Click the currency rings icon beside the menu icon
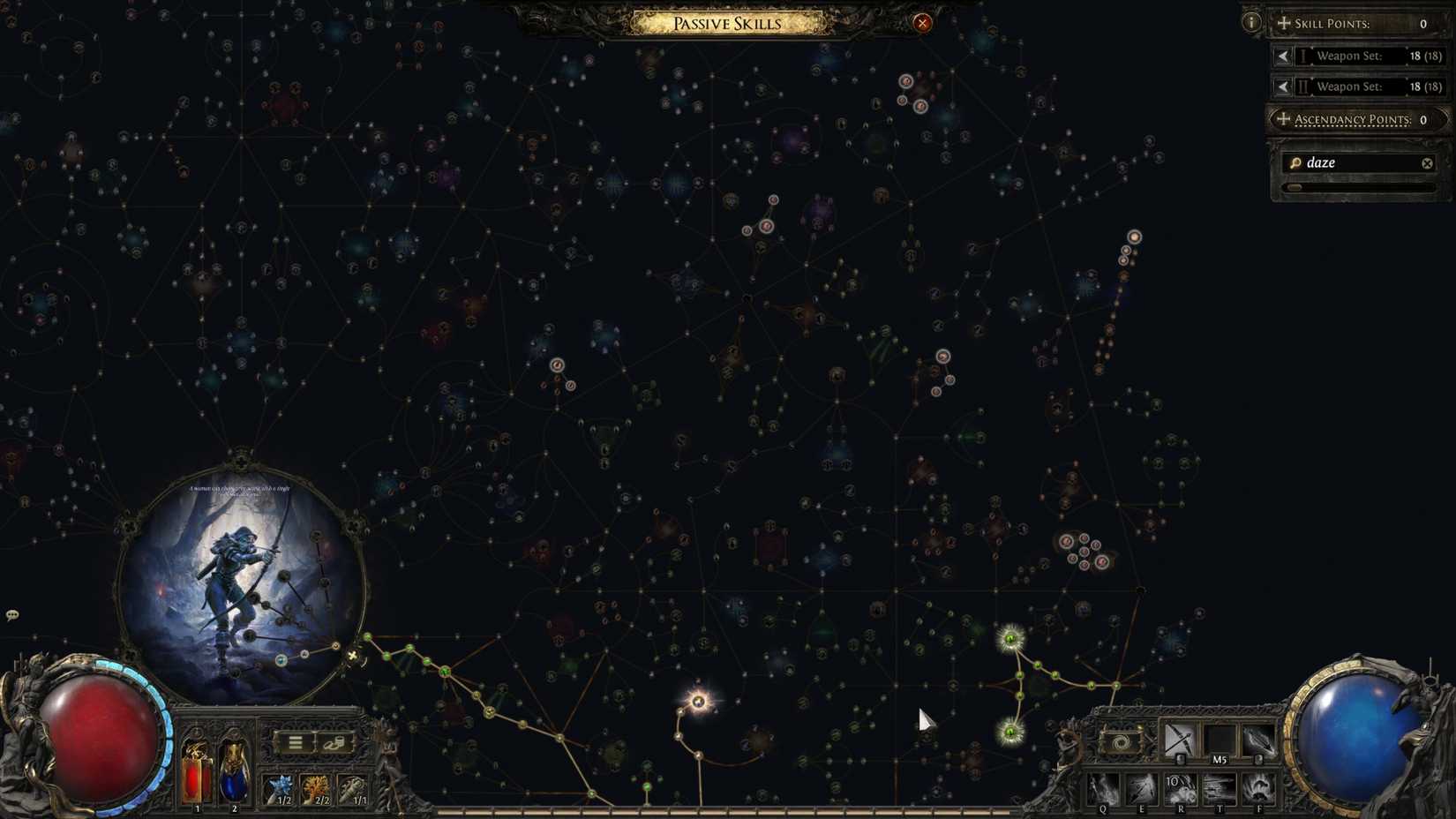The height and width of the screenshot is (819, 1456). [334, 742]
